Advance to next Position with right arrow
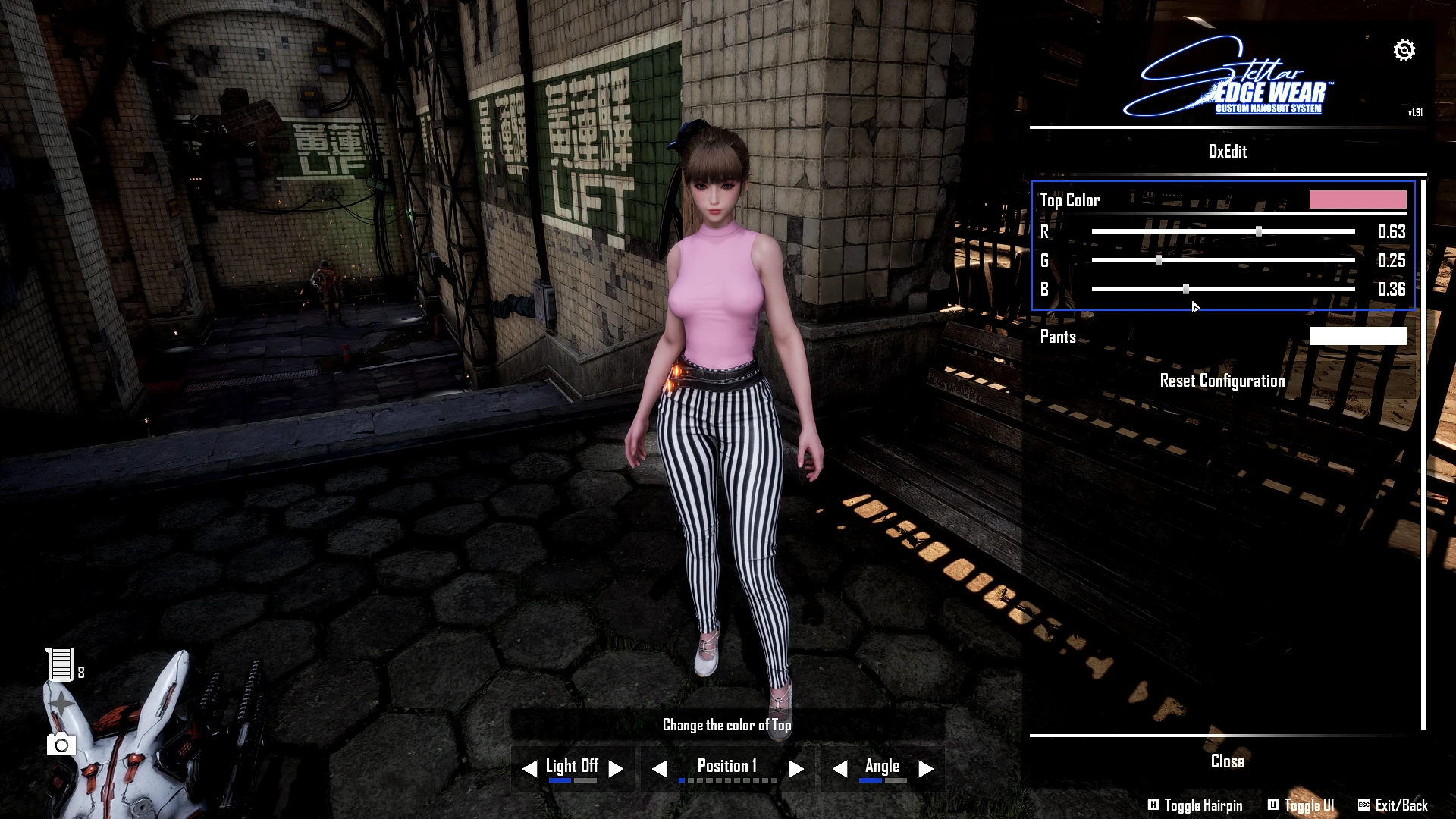Screen dimensions: 1456x819 pyautogui.click(x=795, y=769)
